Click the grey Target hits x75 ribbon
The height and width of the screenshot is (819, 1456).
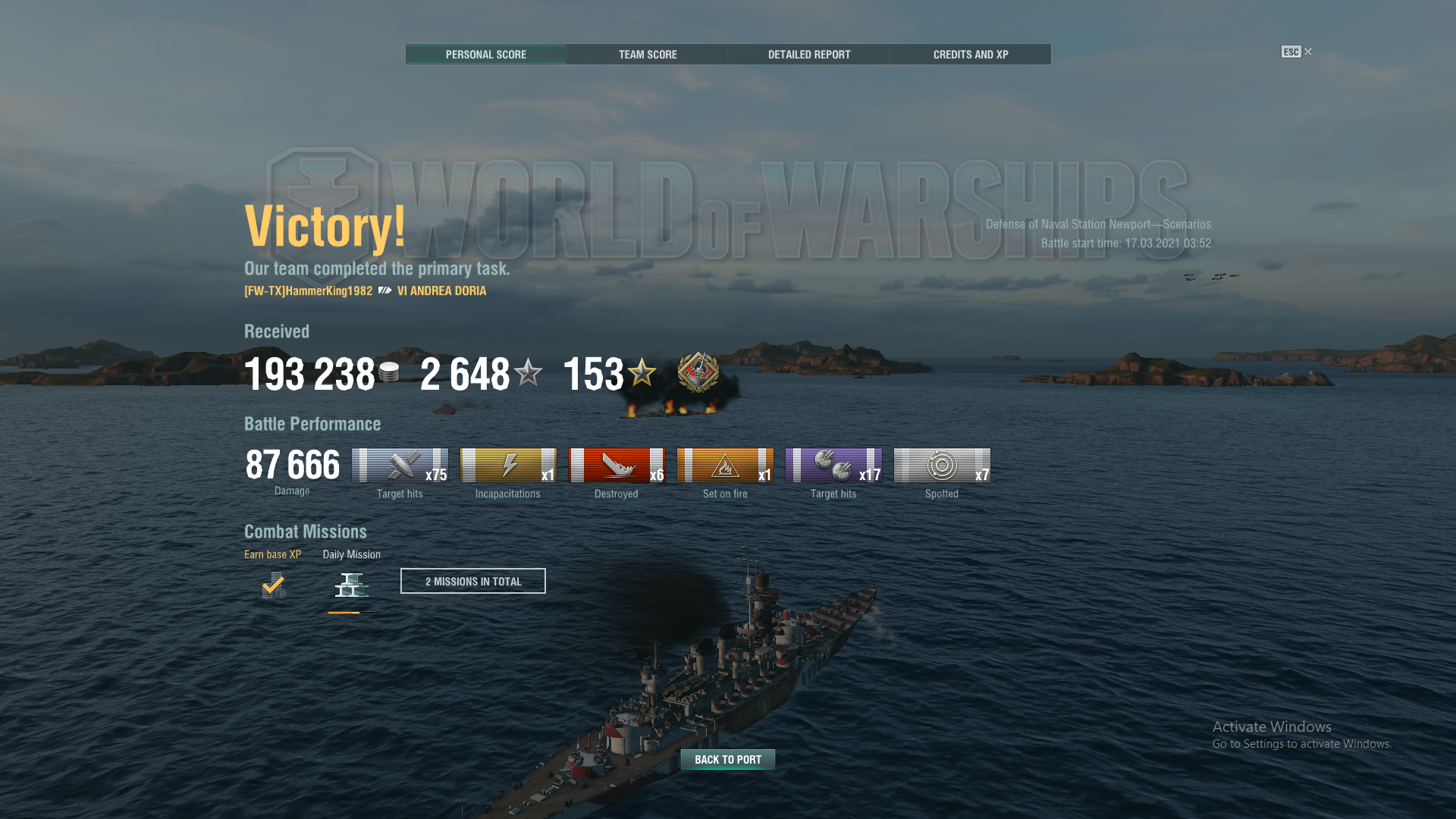[x=400, y=466]
